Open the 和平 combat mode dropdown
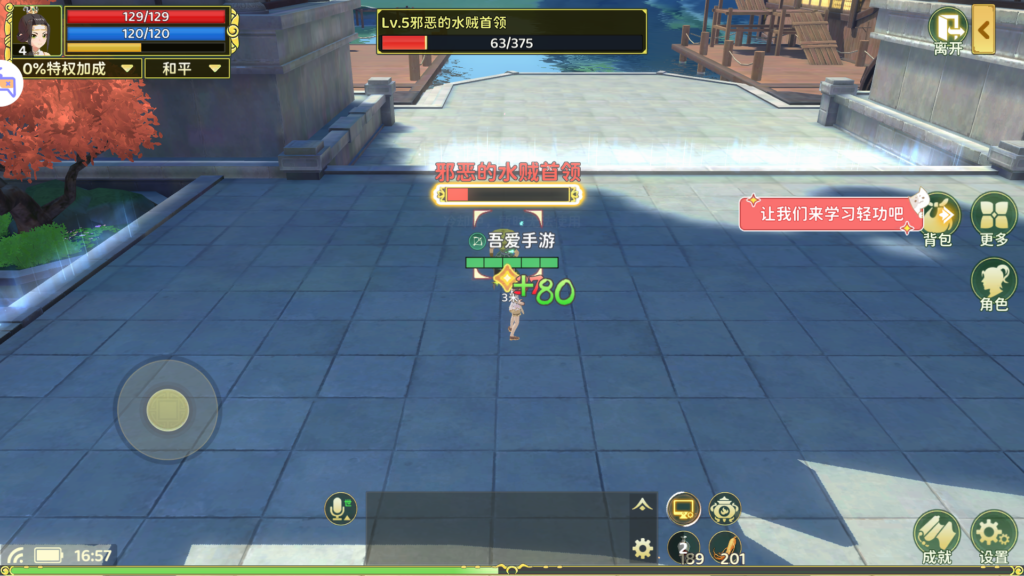The width and height of the screenshot is (1024, 576). click(186, 68)
